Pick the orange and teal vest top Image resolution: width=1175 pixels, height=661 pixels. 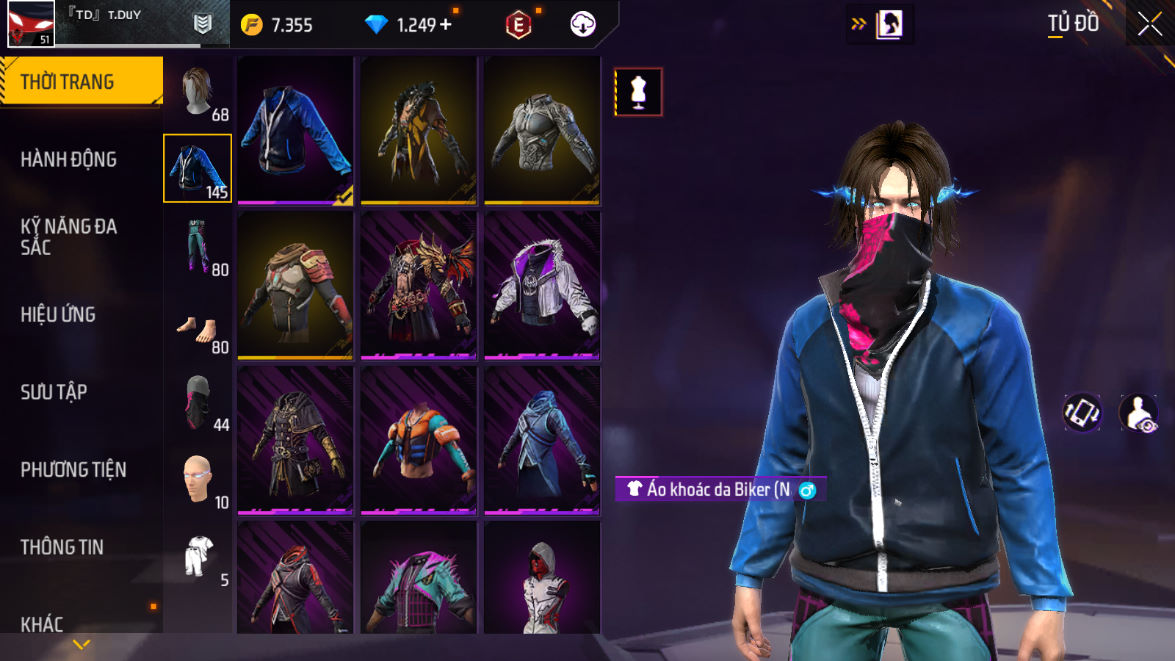(x=419, y=440)
